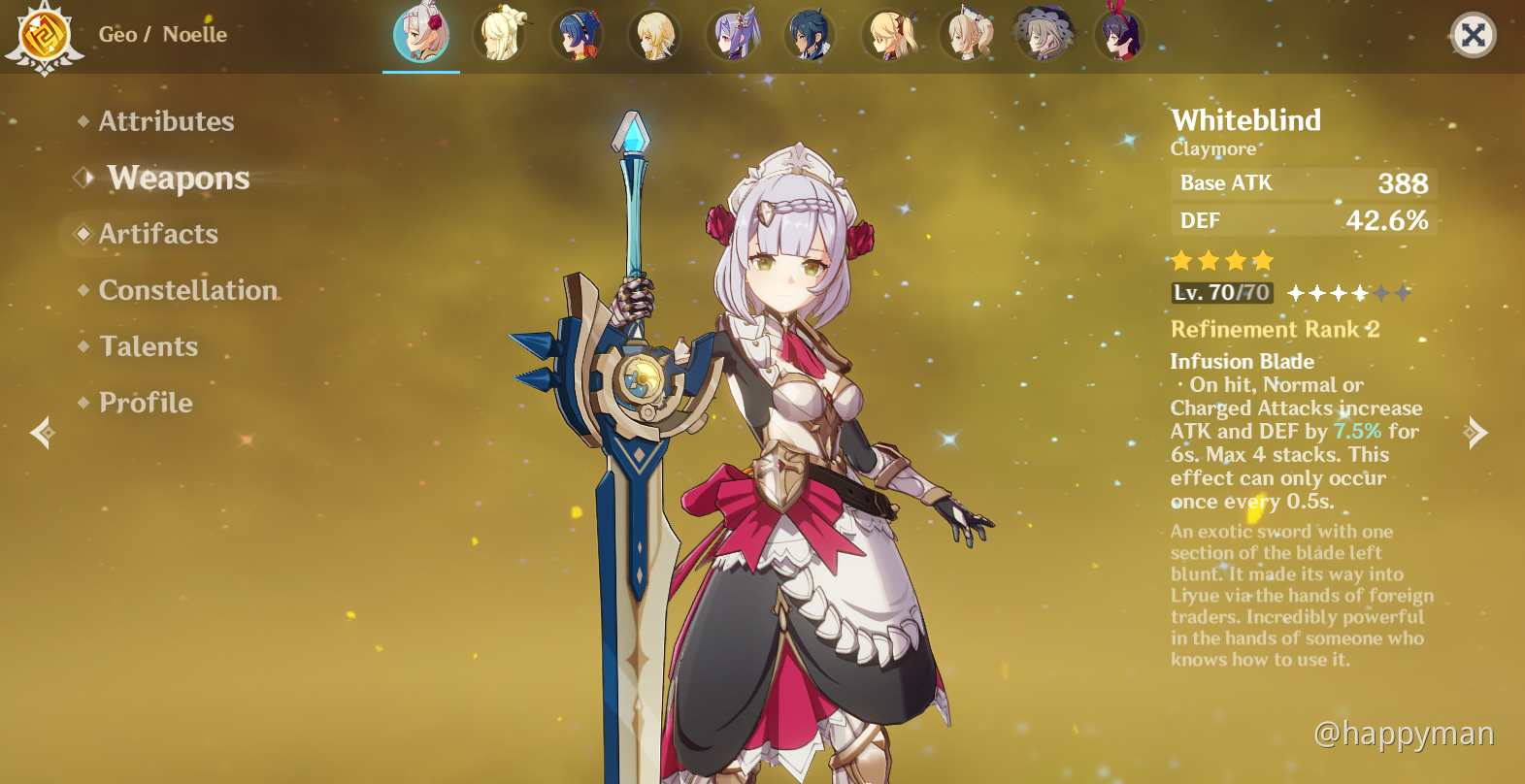Close the character details screen
1525x784 pixels.
click(1474, 35)
